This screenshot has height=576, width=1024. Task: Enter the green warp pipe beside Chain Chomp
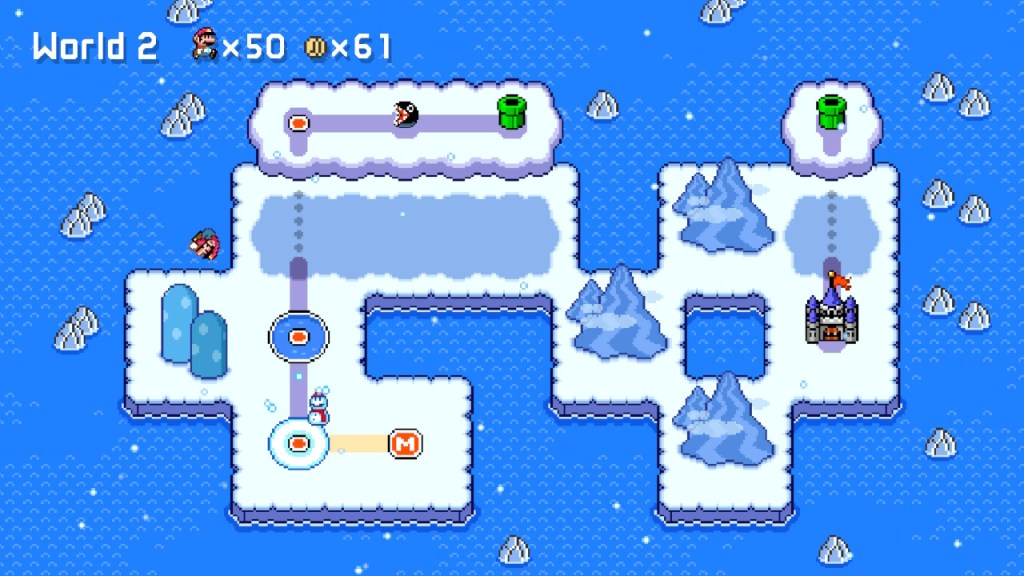point(512,113)
